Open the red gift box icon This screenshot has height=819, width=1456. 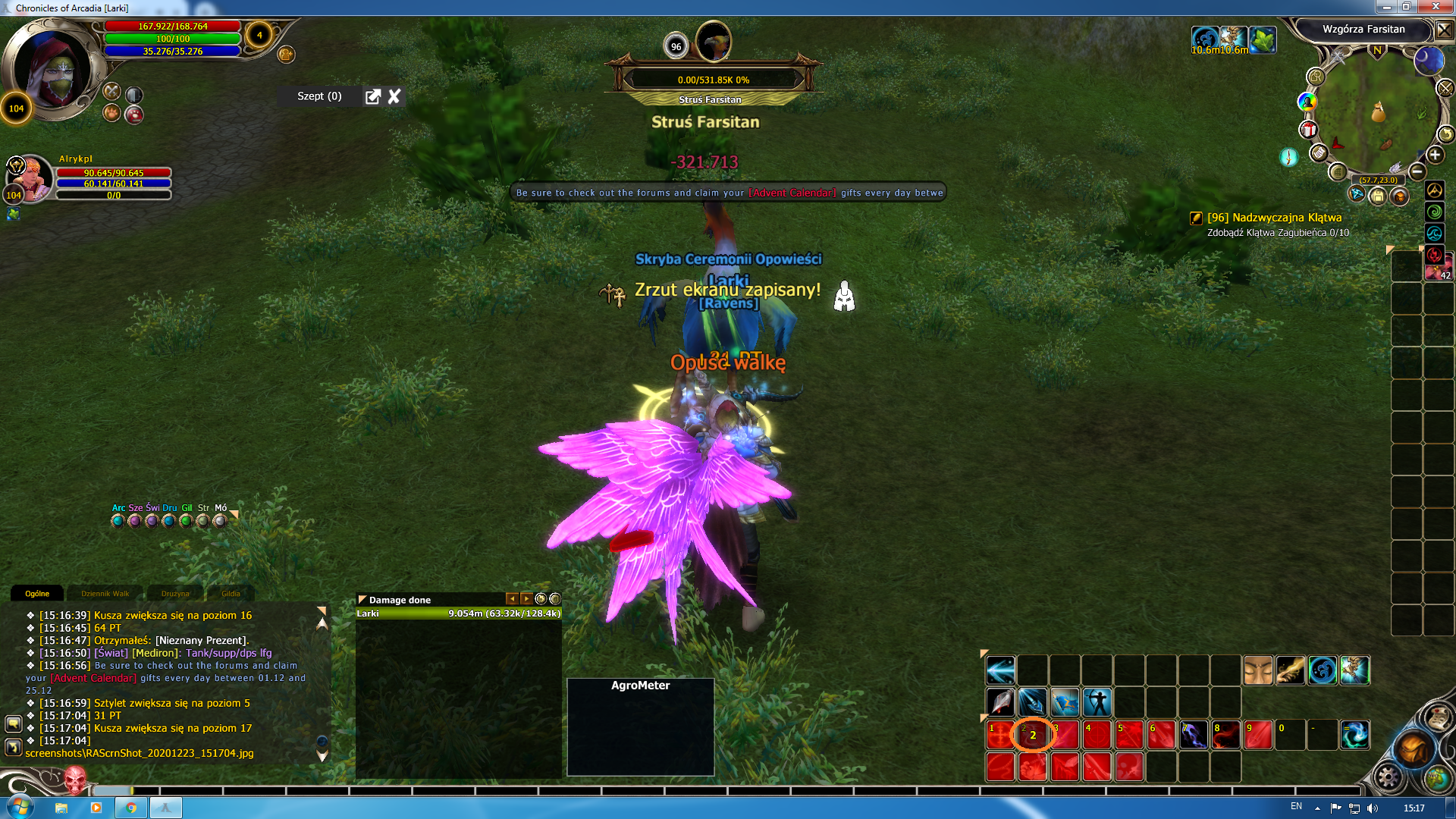[x=1308, y=130]
